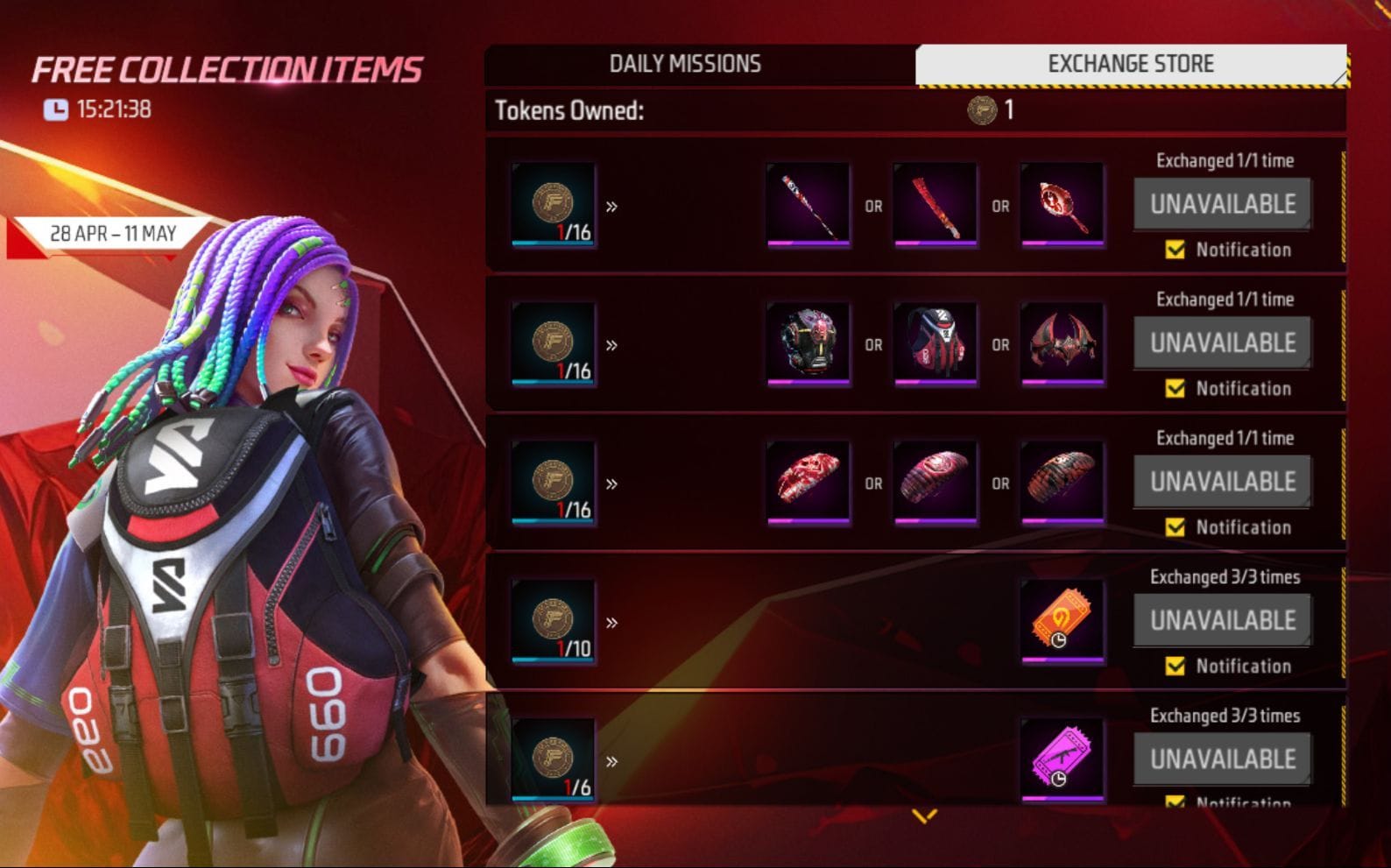1391x868 pixels.
Task: Select the red machete skin in first row
Action: click(x=934, y=205)
